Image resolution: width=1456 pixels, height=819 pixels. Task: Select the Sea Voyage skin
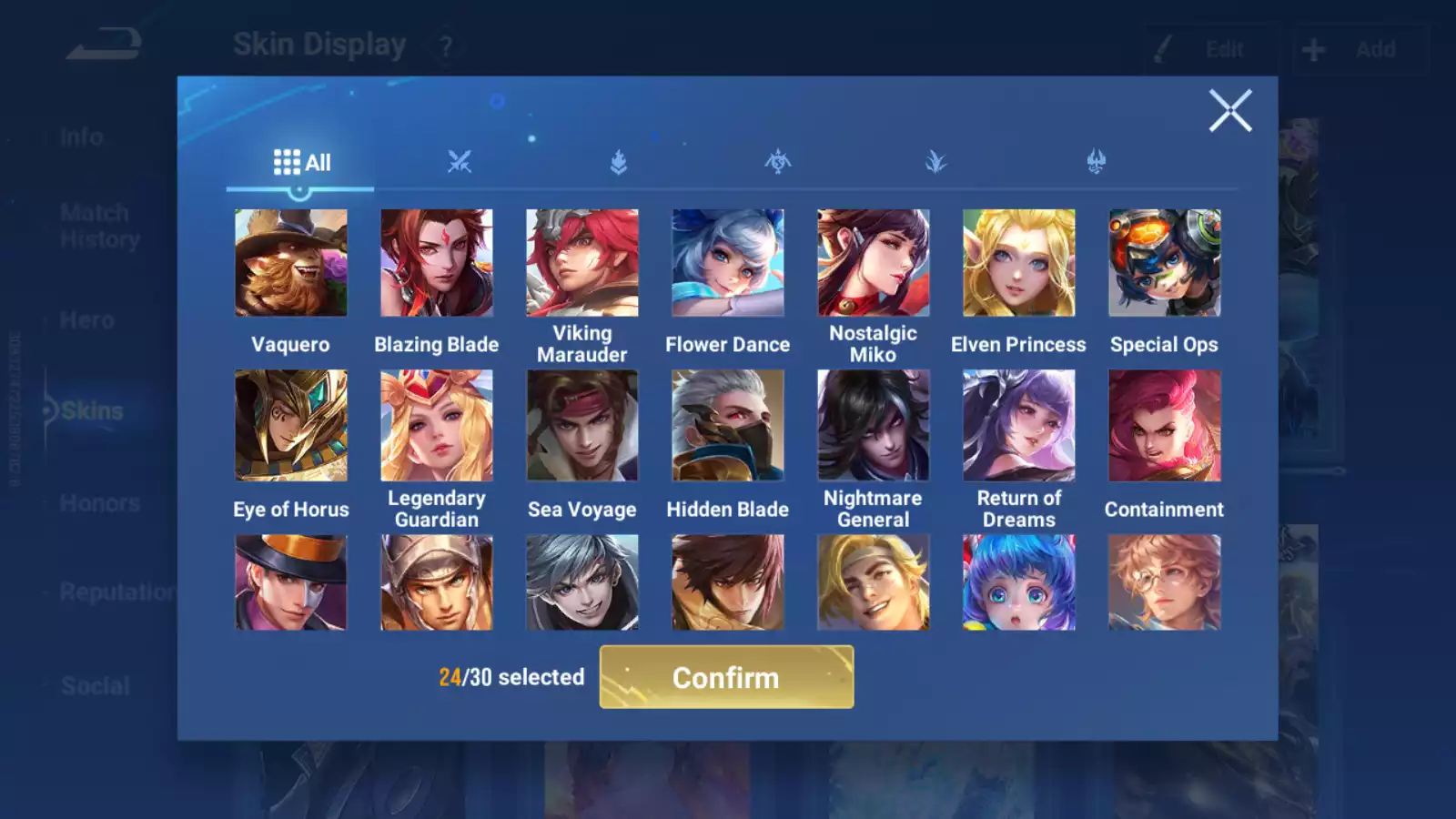point(582,425)
